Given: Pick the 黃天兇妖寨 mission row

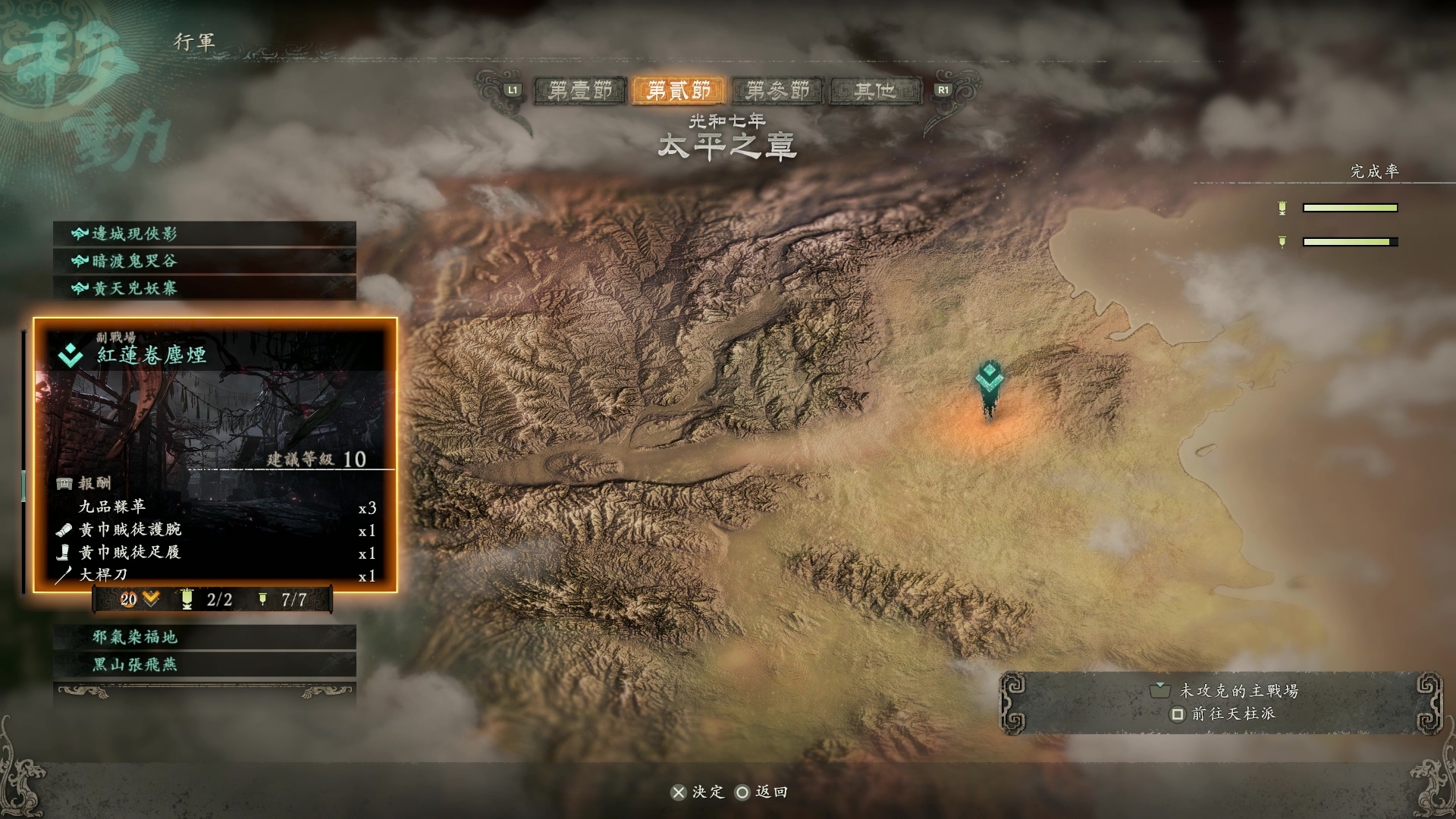Looking at the screenshot, I should (x=205, y=288).
